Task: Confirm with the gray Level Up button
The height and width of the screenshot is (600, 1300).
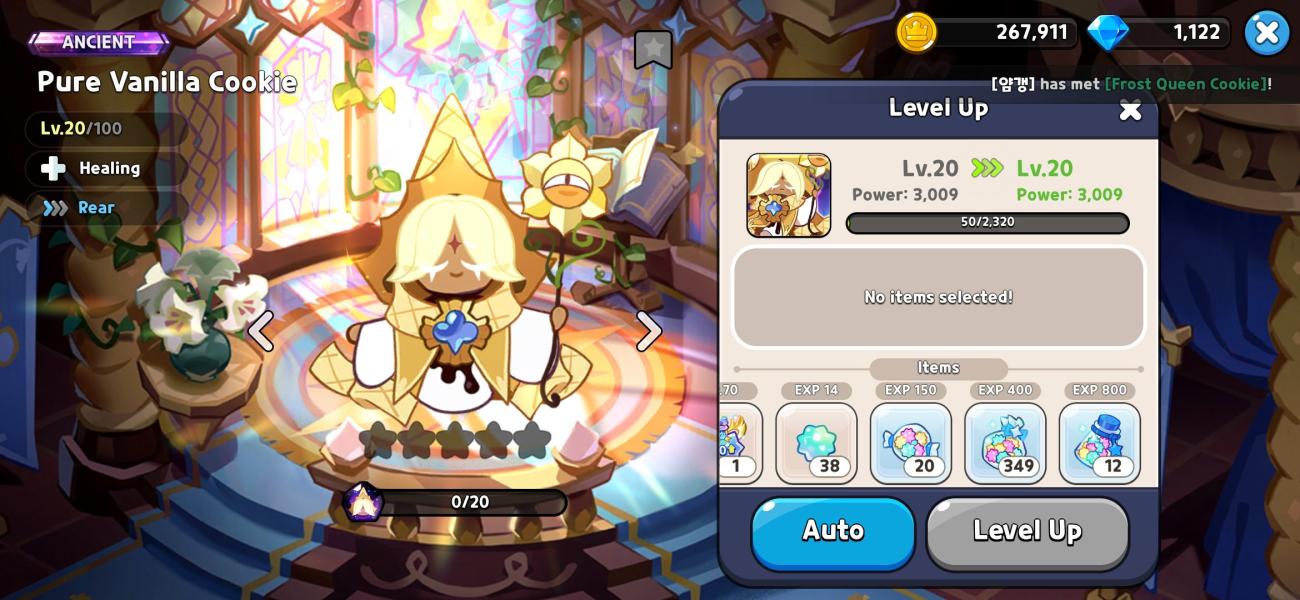Action: pos(1027,532)
